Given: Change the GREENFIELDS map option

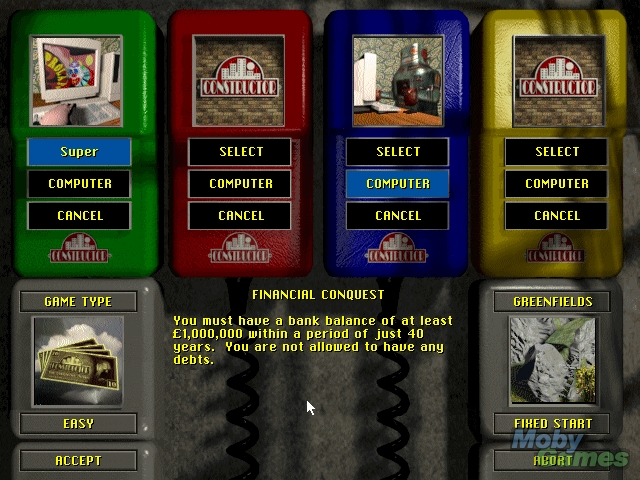Looking at the screenshot, I should click(x=553, y=301).
